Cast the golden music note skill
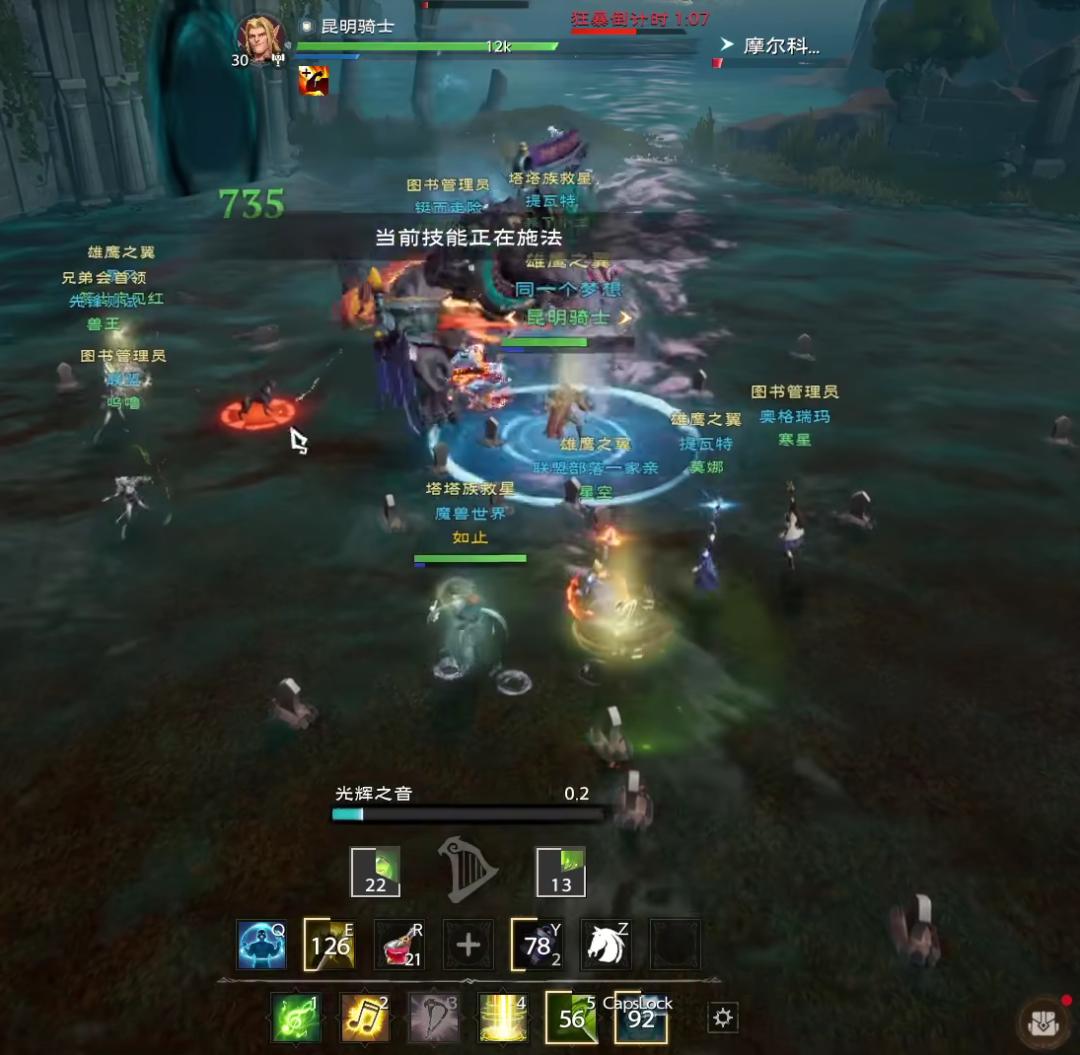 (x=365, y=1018)
